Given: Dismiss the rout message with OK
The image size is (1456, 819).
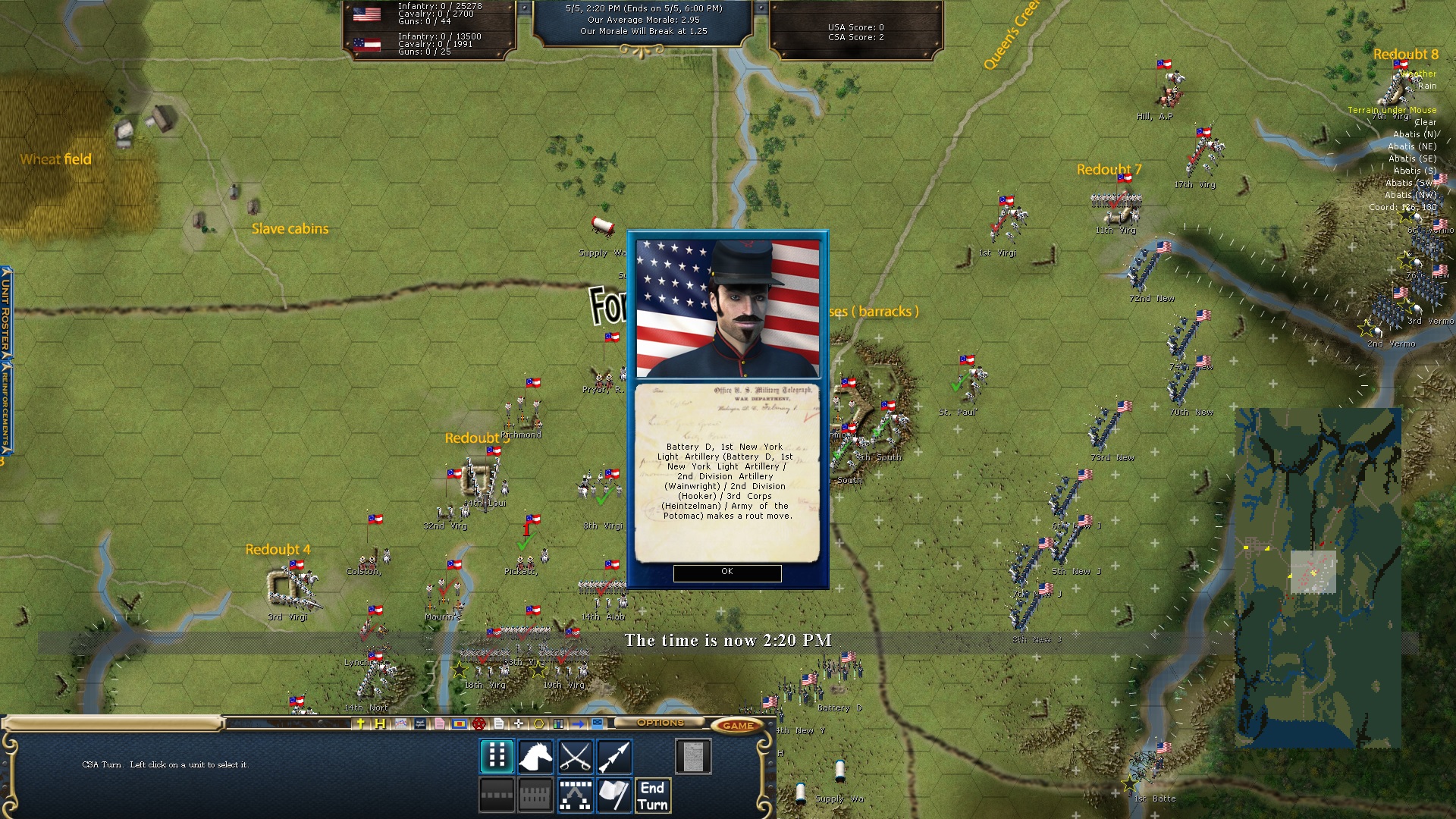Looking at the screenshot, I should 726,573.
